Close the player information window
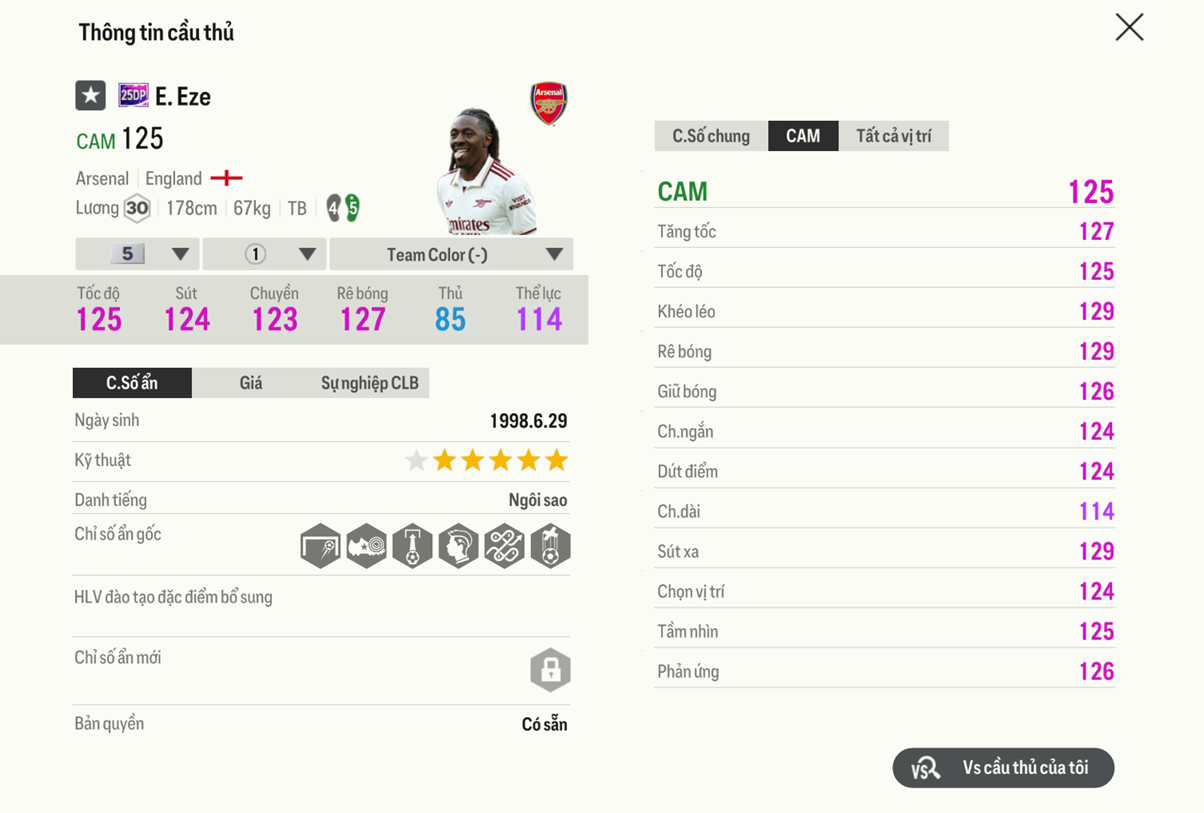The width and height of the screenshot is (1204, 813). pos(1129,27)
